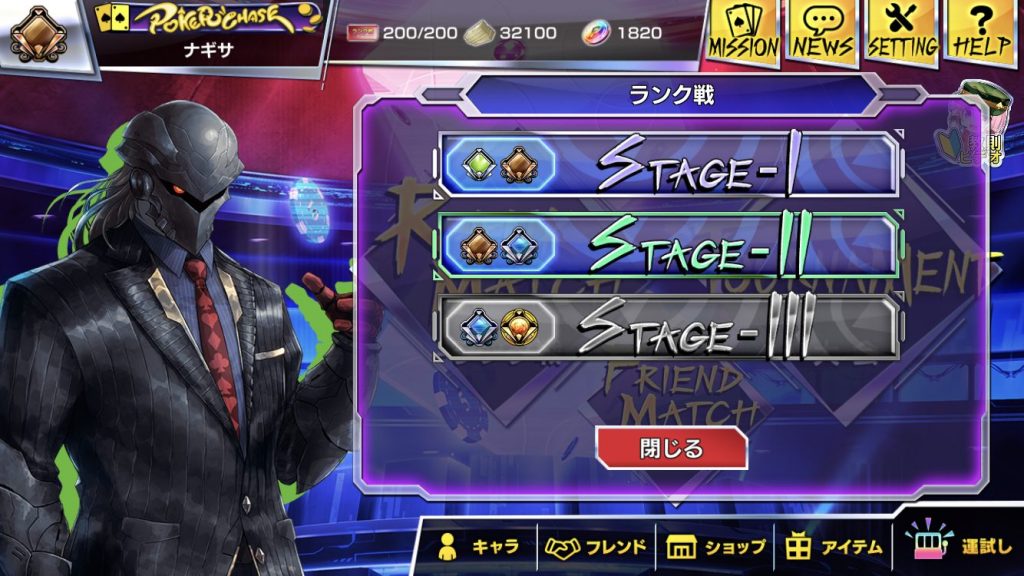Image resolution: width=1024 pixels, height=576 pixels.
Task: Open the MISSION menu
Action: click(743, 33)
